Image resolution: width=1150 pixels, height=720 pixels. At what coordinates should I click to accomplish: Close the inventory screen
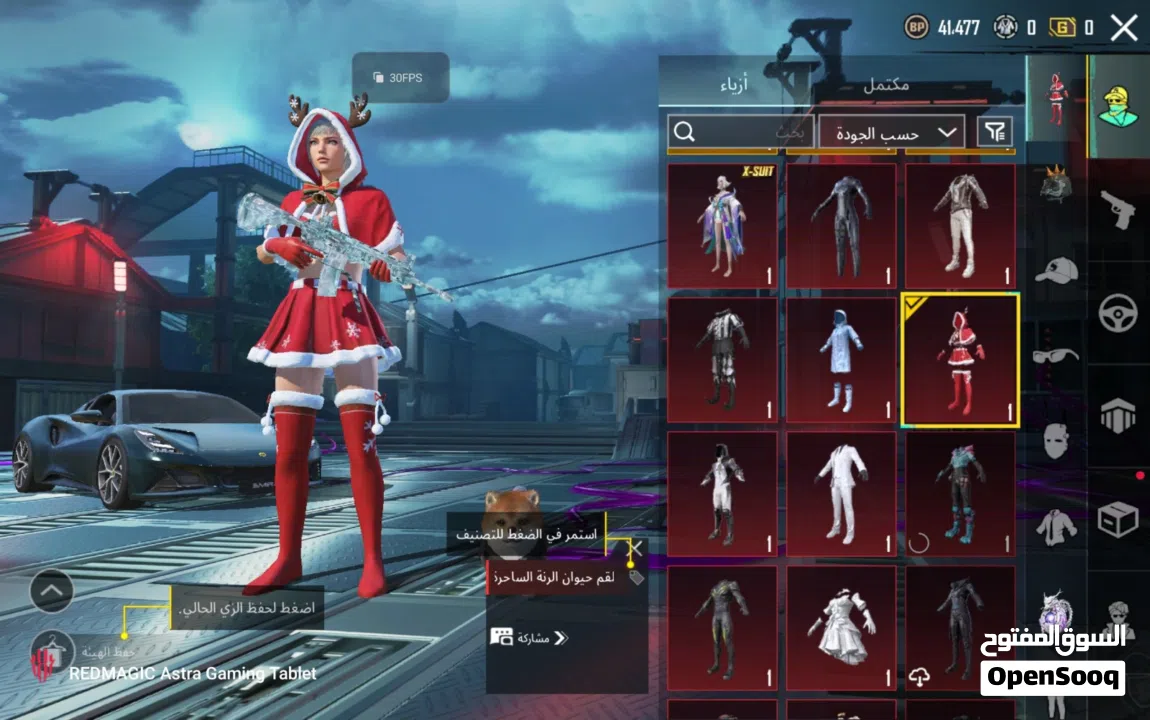(x=1124, y=28)
